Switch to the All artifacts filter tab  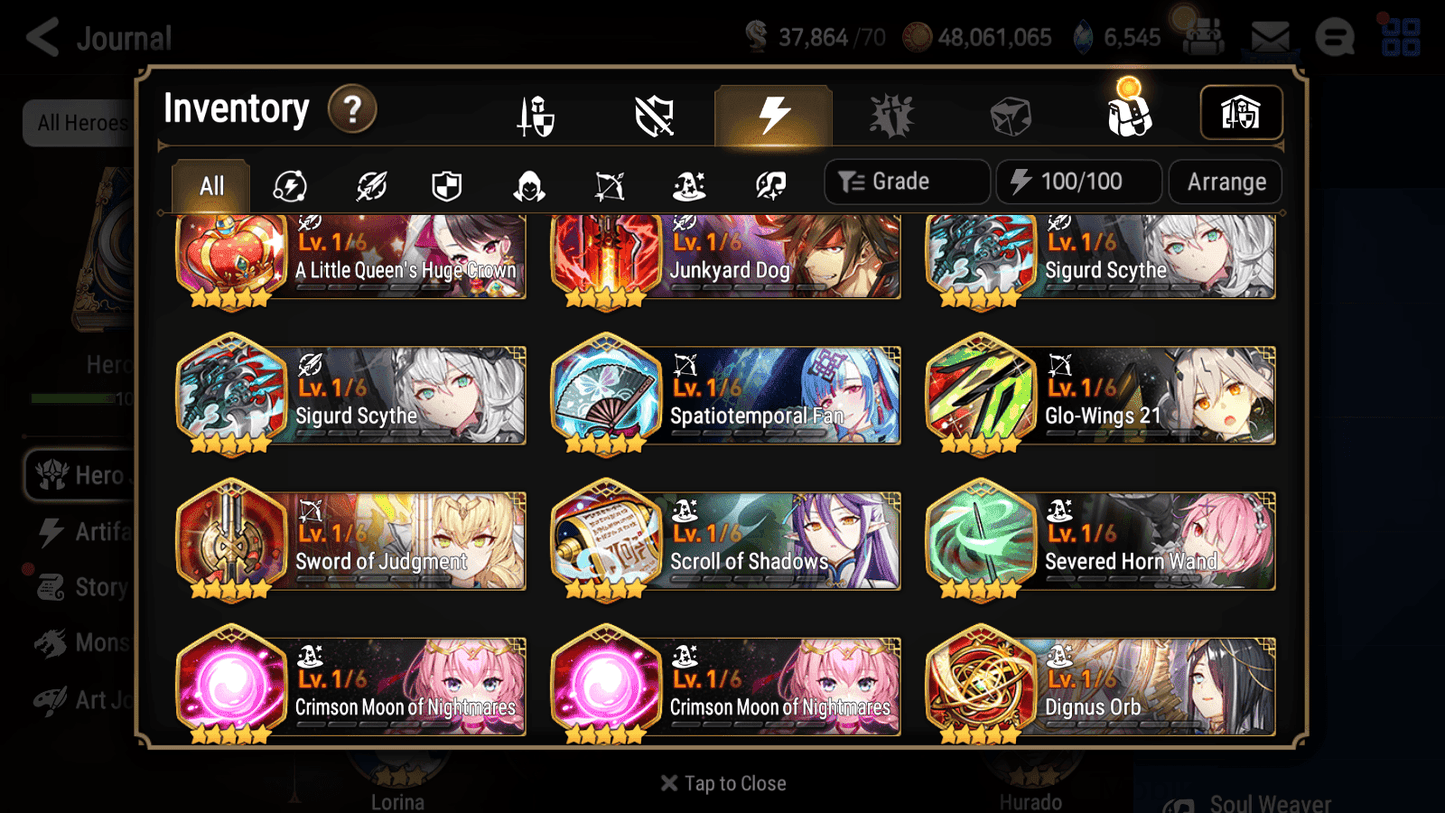[x=210, y=185]
